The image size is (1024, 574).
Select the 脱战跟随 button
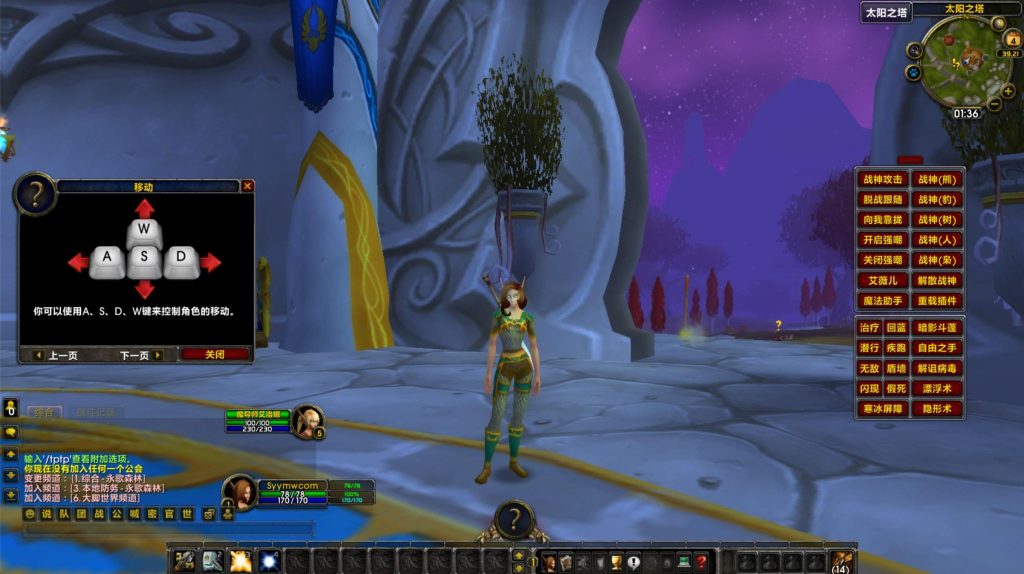[x=883, y=200]
